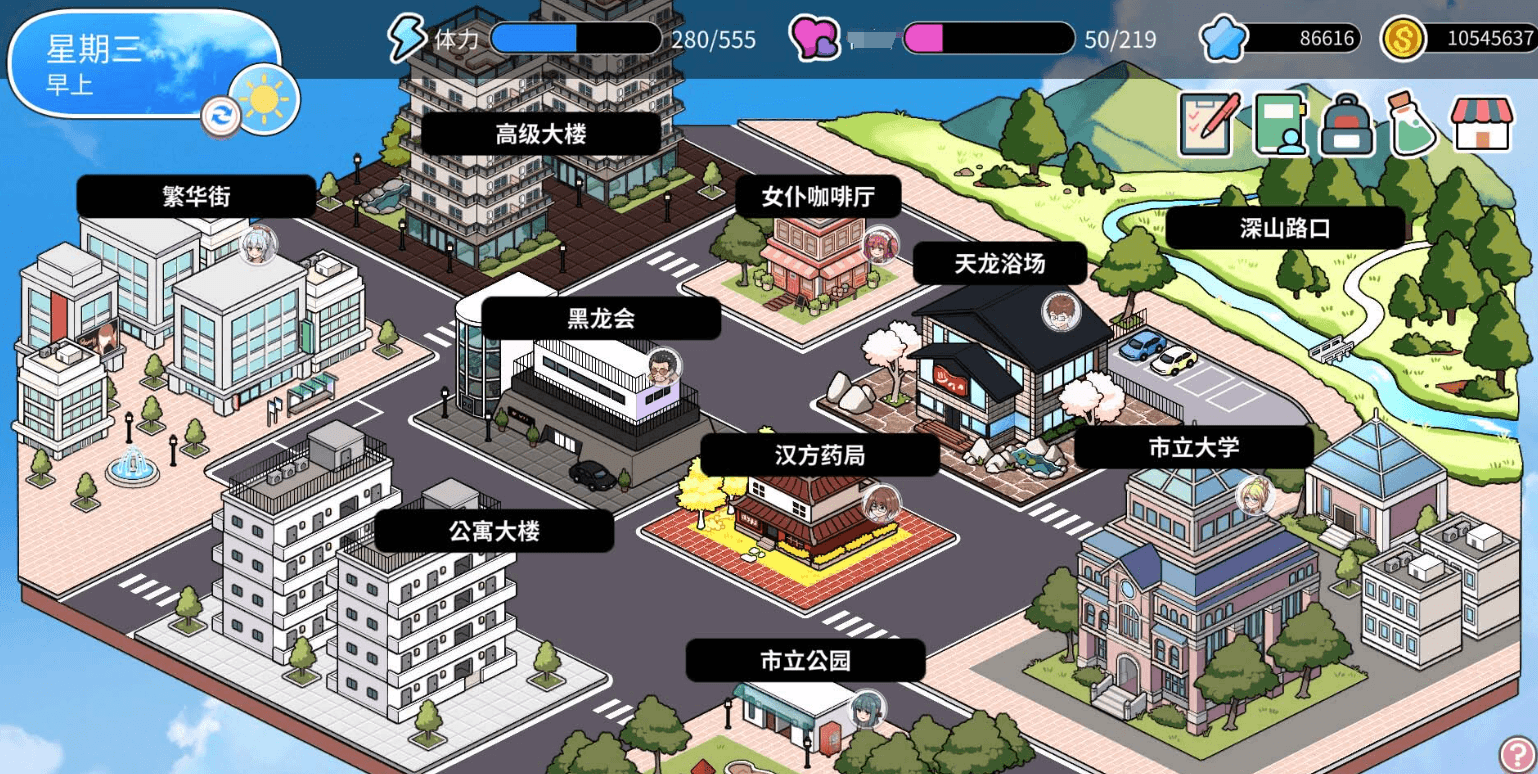Click the sunny weather icon
The height and width of the screenshot is (774, 1538).
[x=263, y=98]
